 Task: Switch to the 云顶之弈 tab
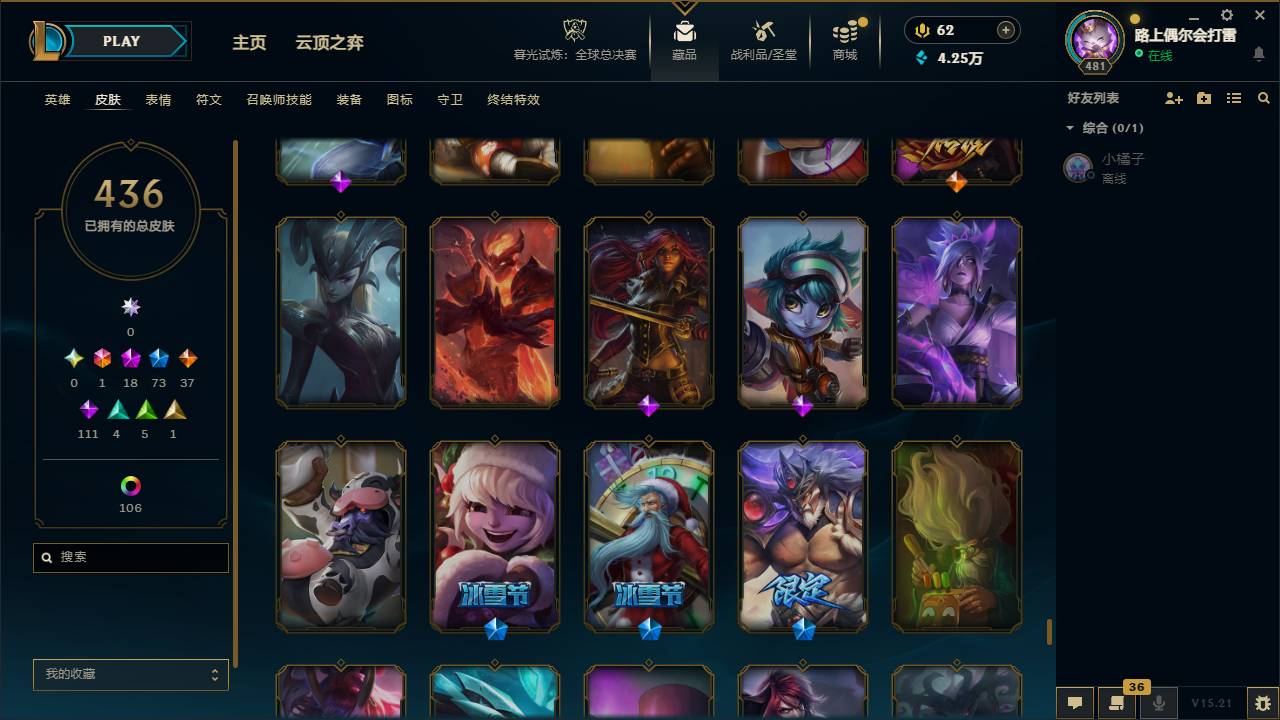tap(328, 43)
